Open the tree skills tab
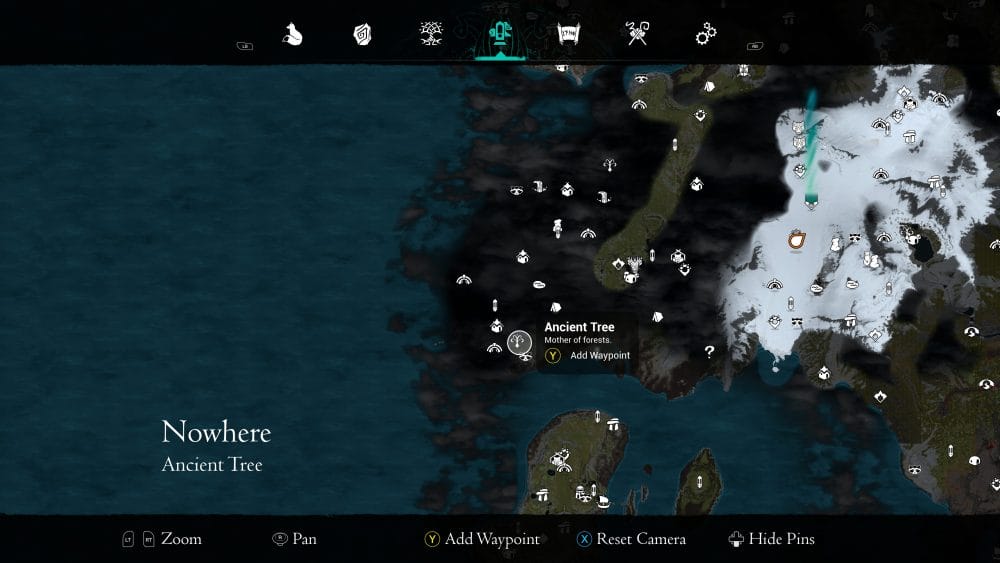Screen dimensions: 1000x563 [x=431, y=35]
